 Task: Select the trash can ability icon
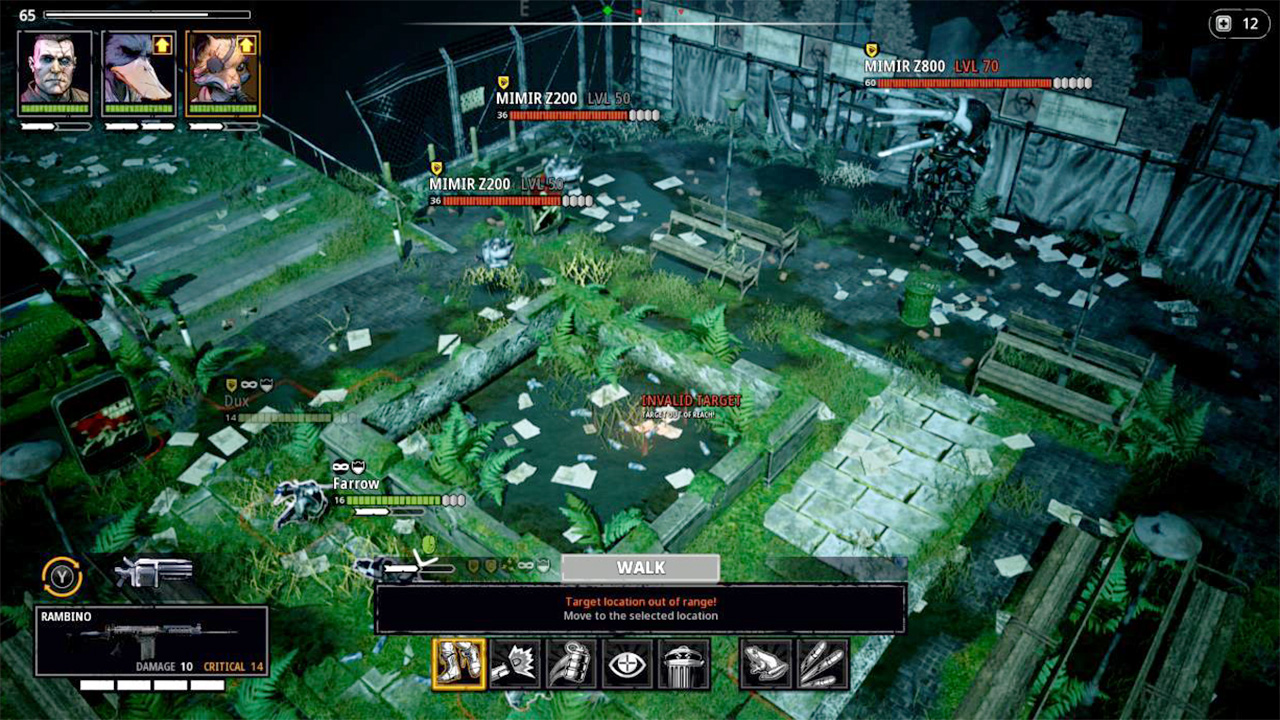coord(682,662)
